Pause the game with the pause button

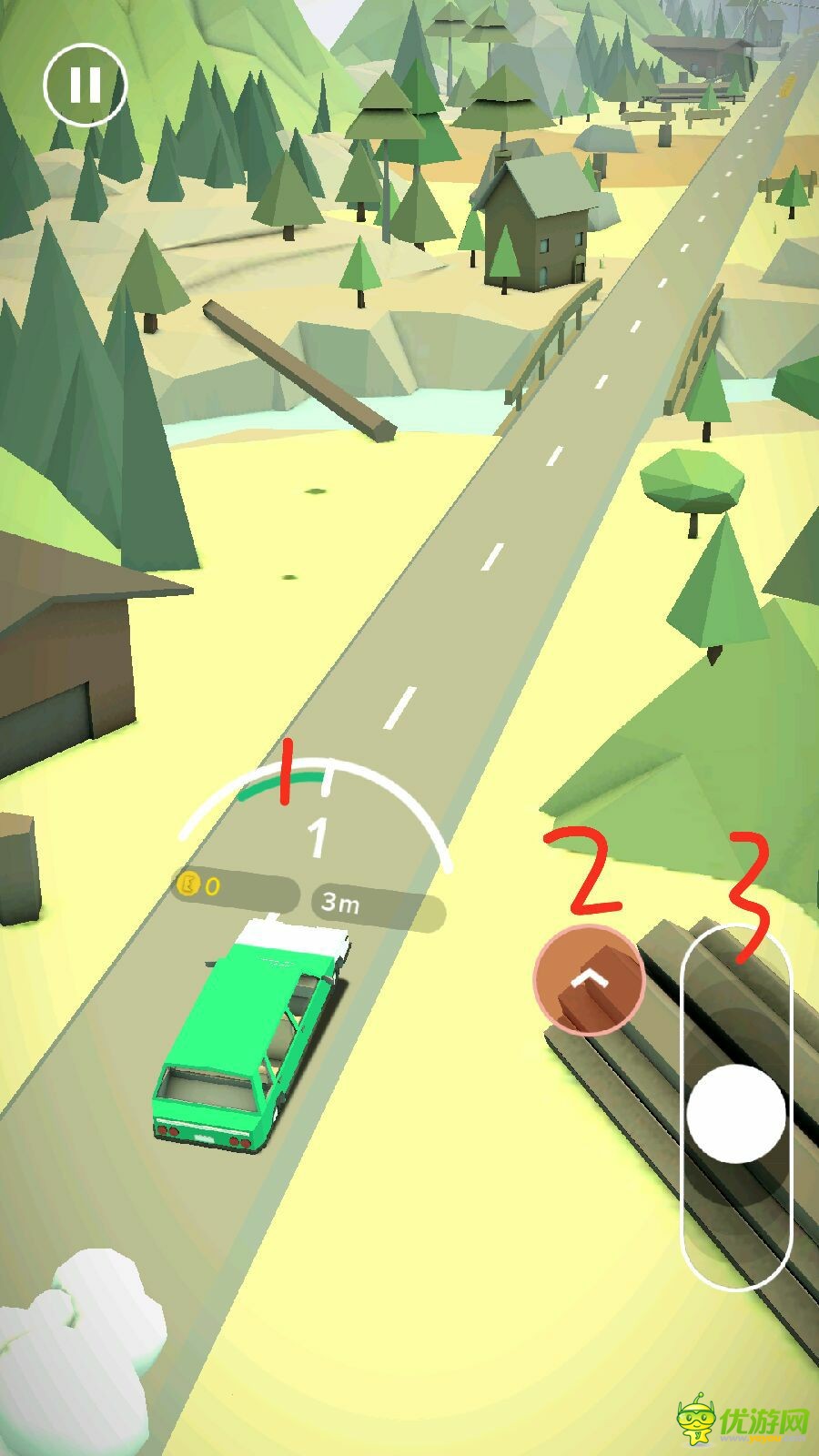[85, 84]
